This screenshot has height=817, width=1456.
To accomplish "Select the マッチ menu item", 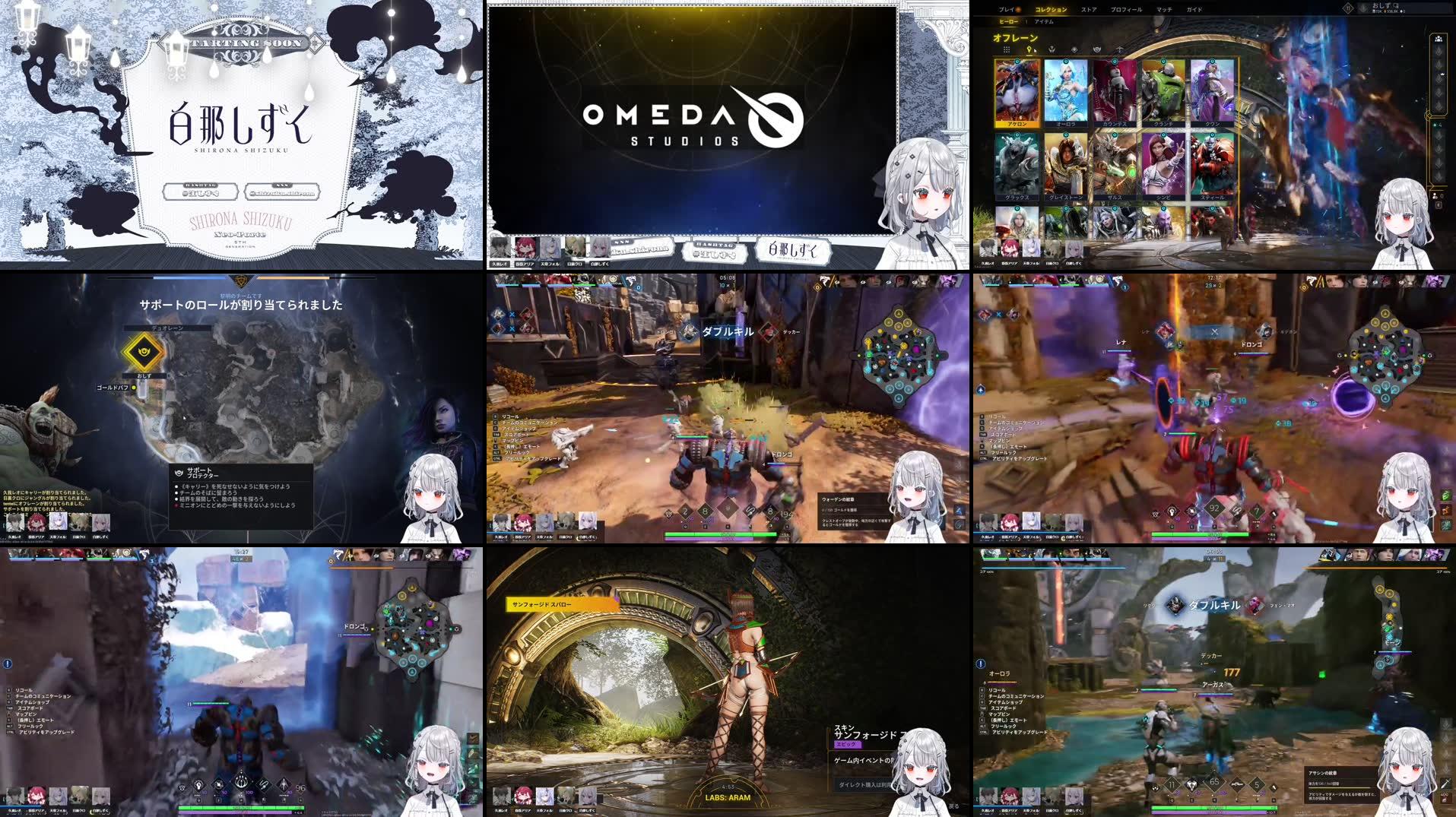I will point(1166,9).
